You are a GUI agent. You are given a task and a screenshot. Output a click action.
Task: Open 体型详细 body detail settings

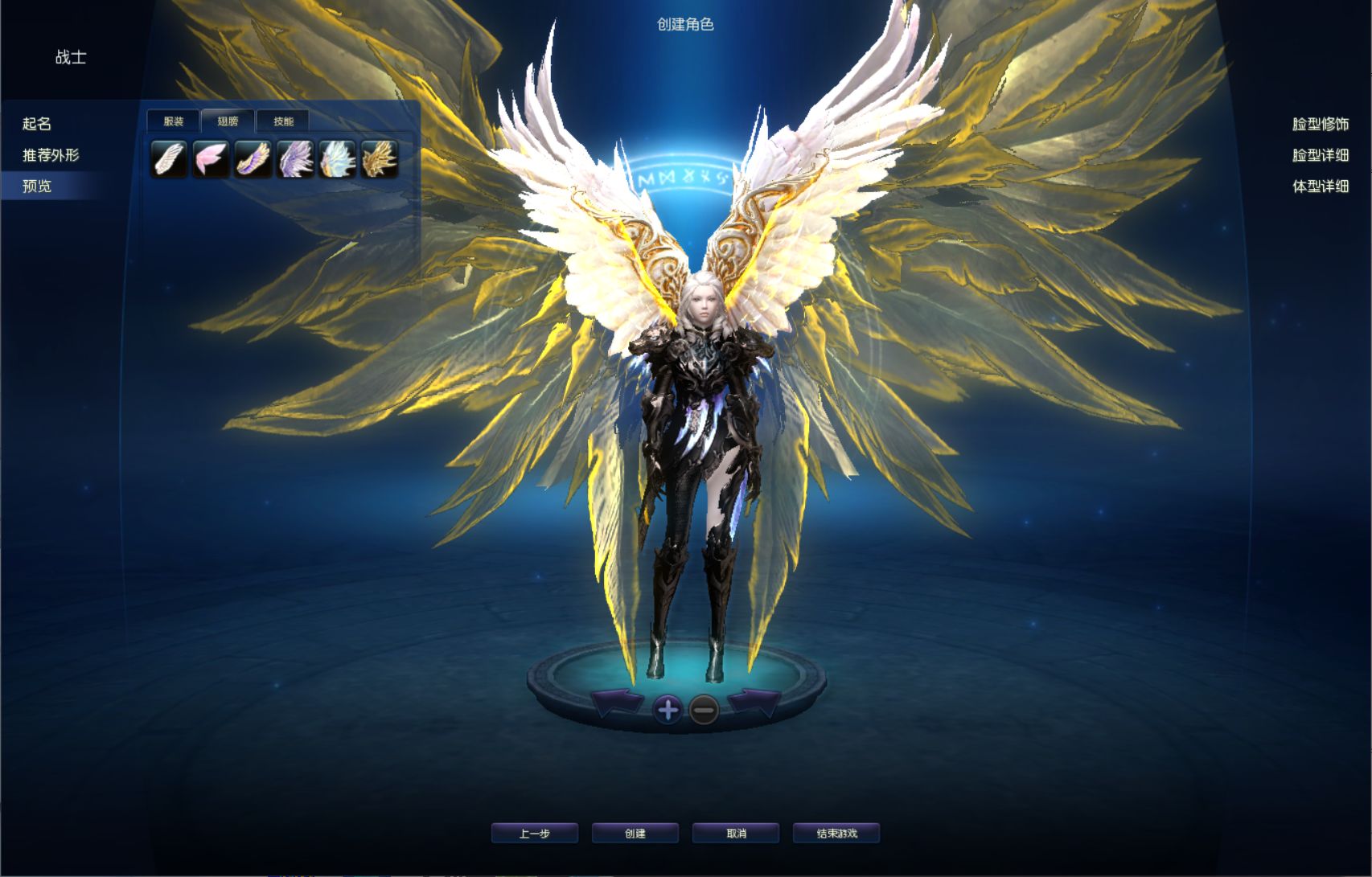click(x=1320, y=186)
